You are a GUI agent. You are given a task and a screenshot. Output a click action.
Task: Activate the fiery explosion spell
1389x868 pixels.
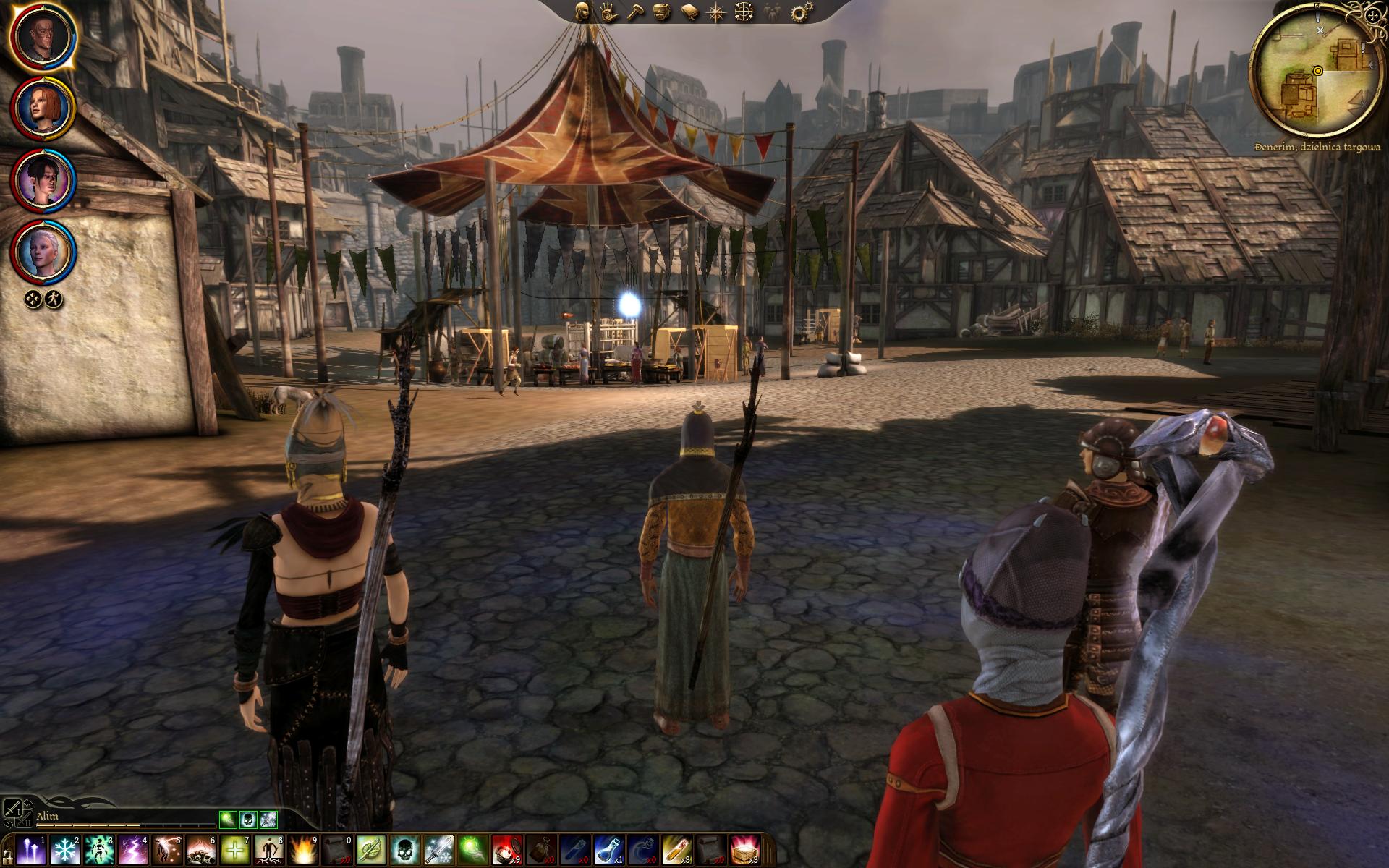pos(302,847)
